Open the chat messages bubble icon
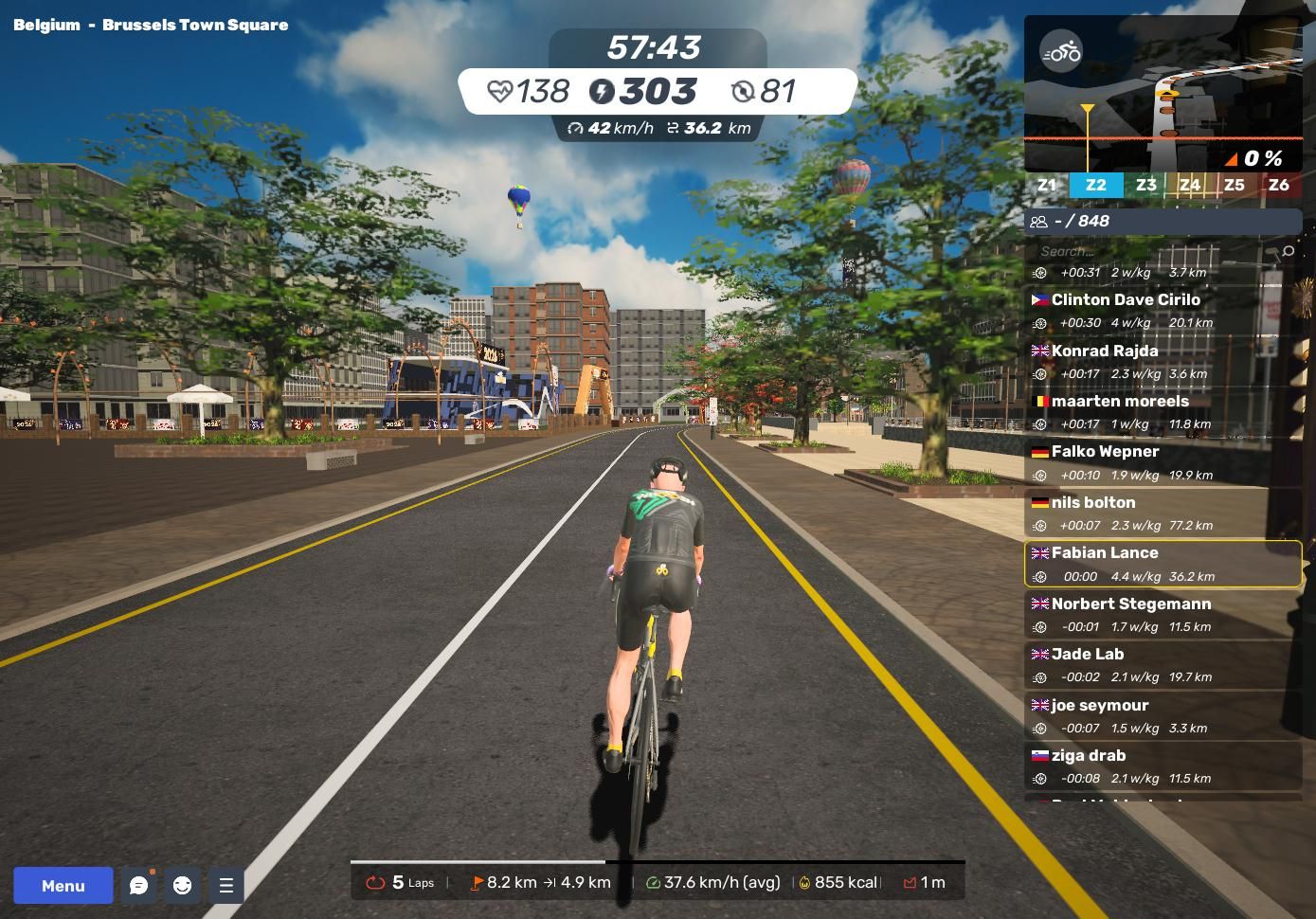Screen dimensions: 1316x919 139,886
